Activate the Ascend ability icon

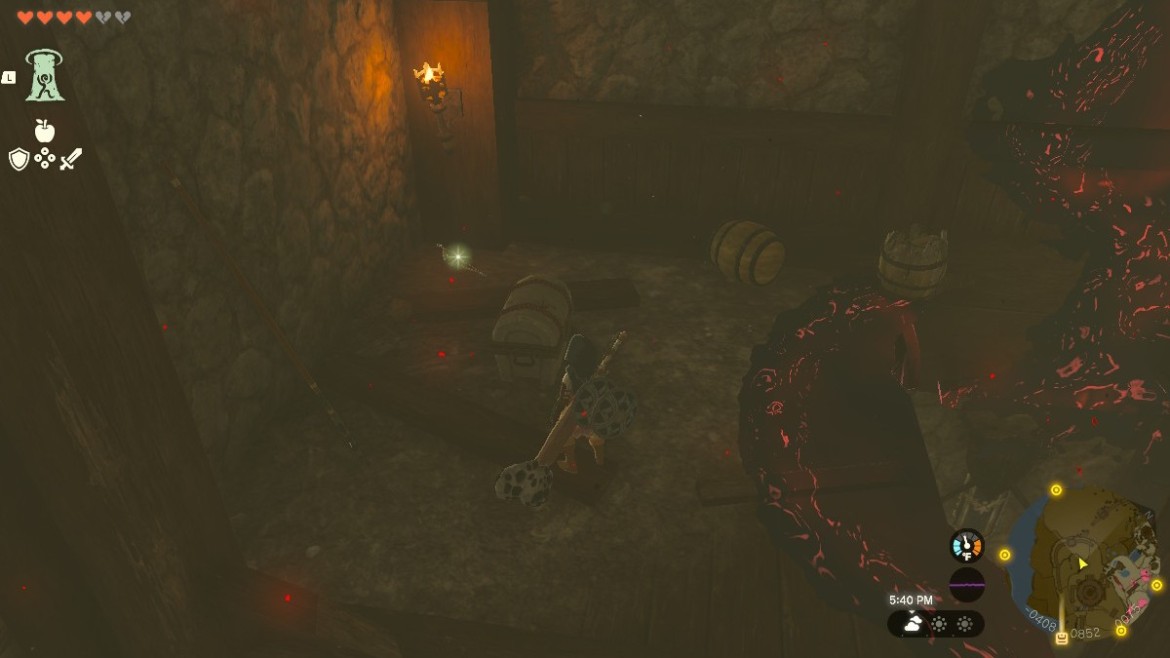(x=45, y=76)
